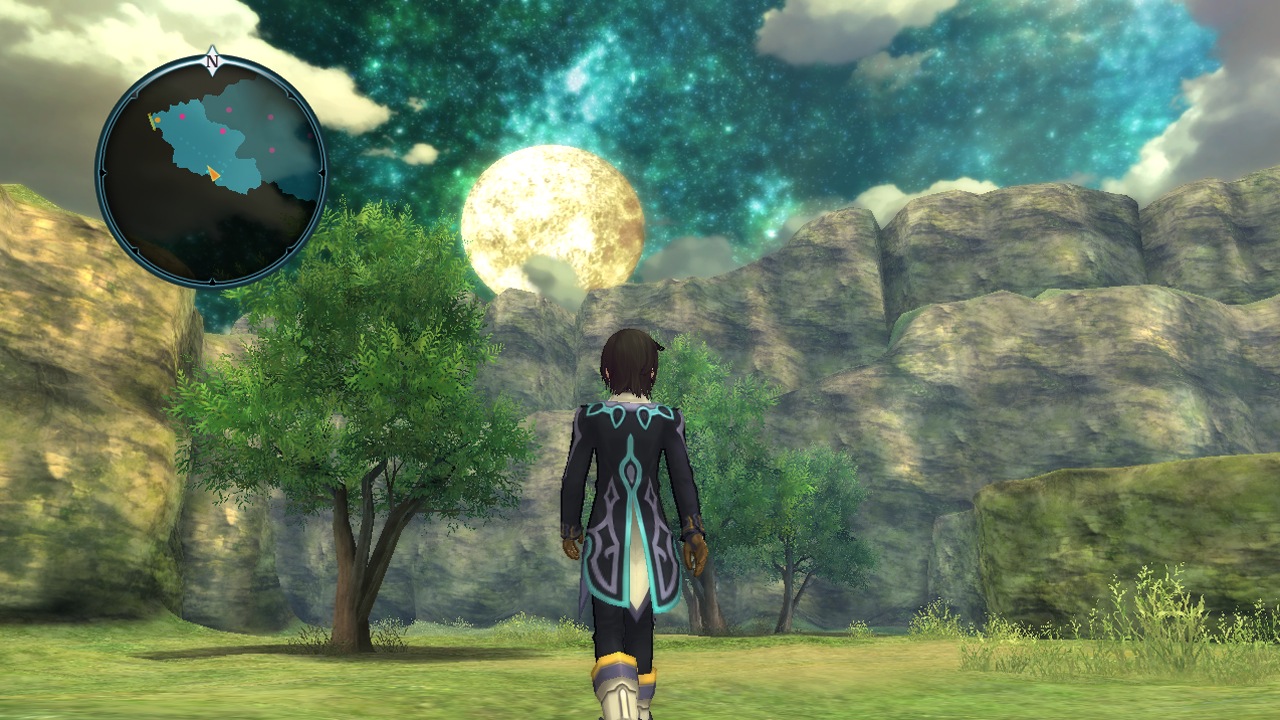
Task: Select the orange player arrow on minimap
Action: coord(215,173)
